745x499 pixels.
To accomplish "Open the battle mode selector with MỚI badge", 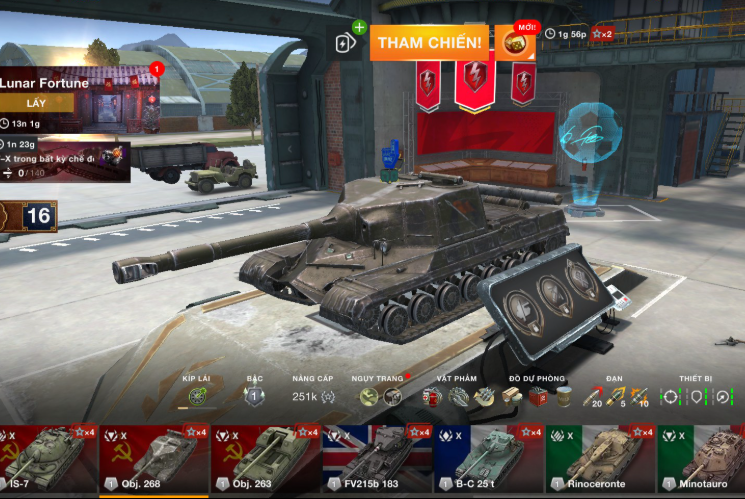I will click(516, 42).
